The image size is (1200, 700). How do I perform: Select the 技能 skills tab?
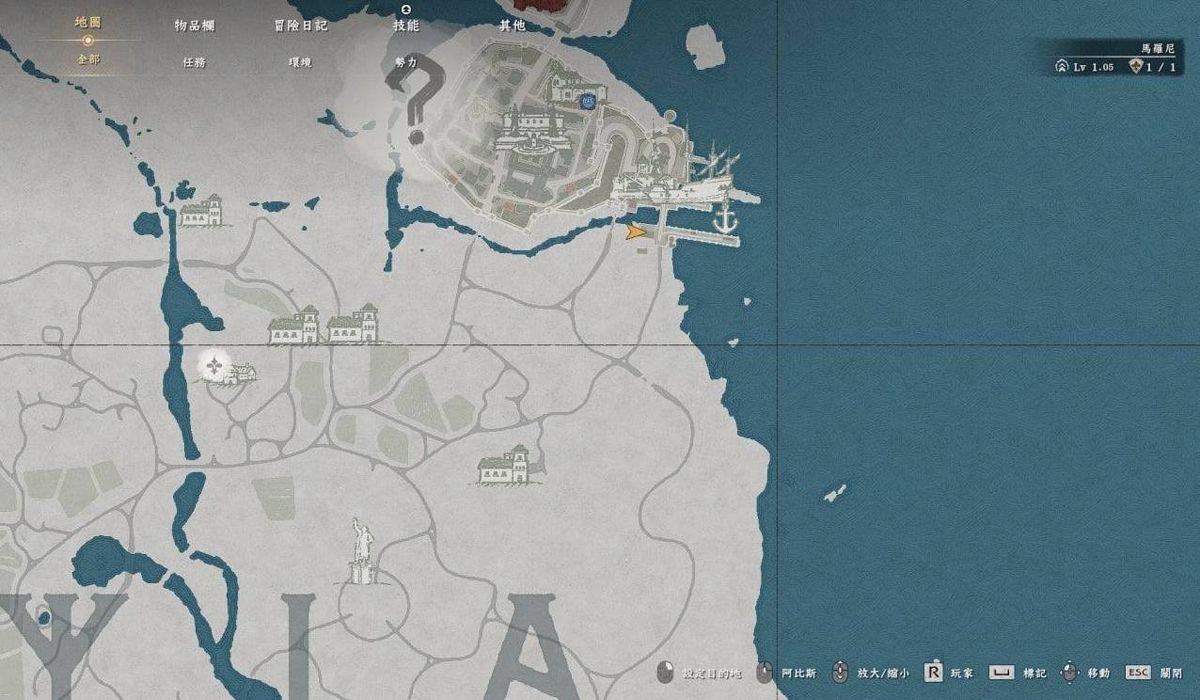click(406, 26)
